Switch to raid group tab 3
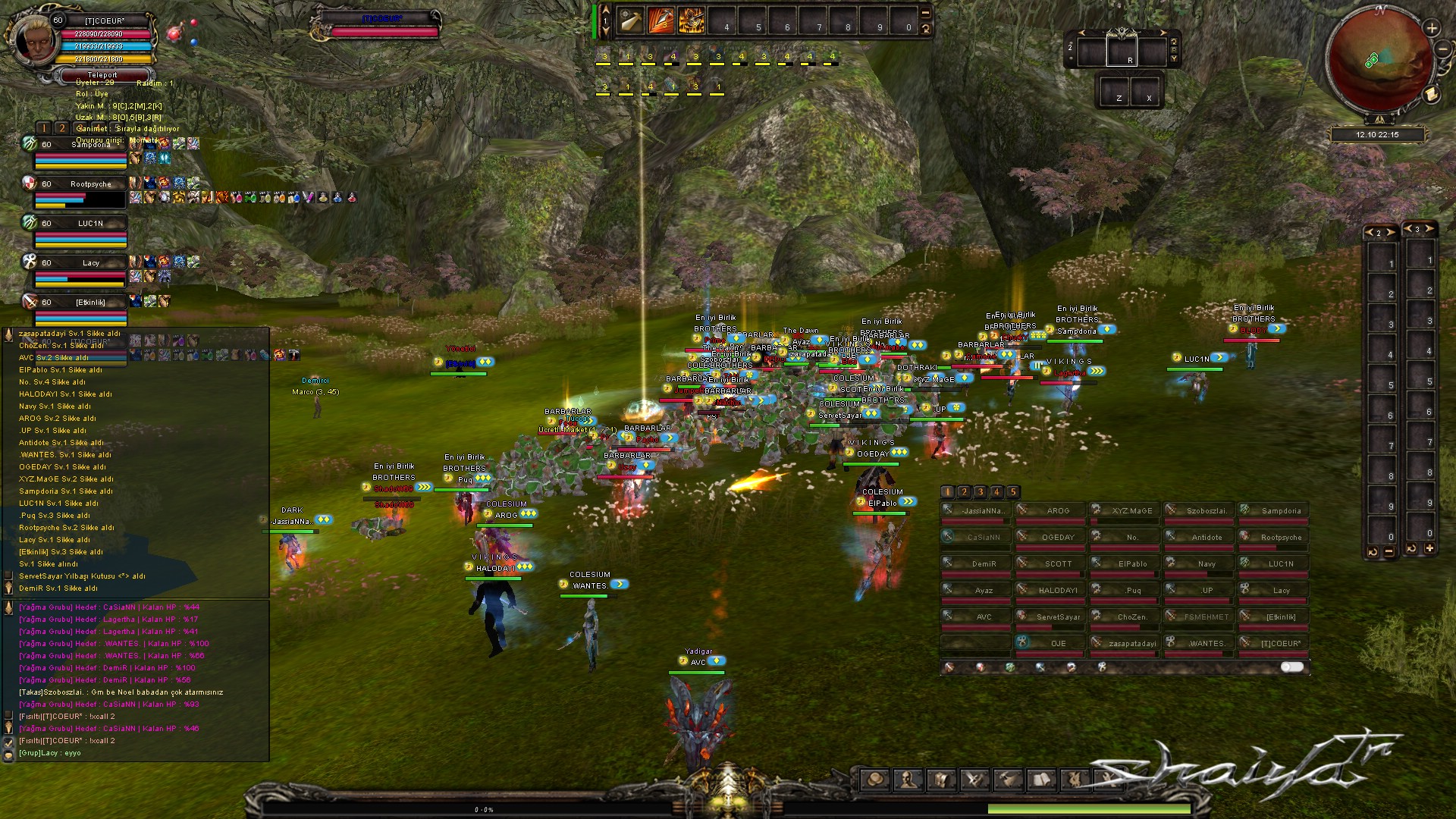The height and width of the screenshot is (819, 1456). pos(981,491)
